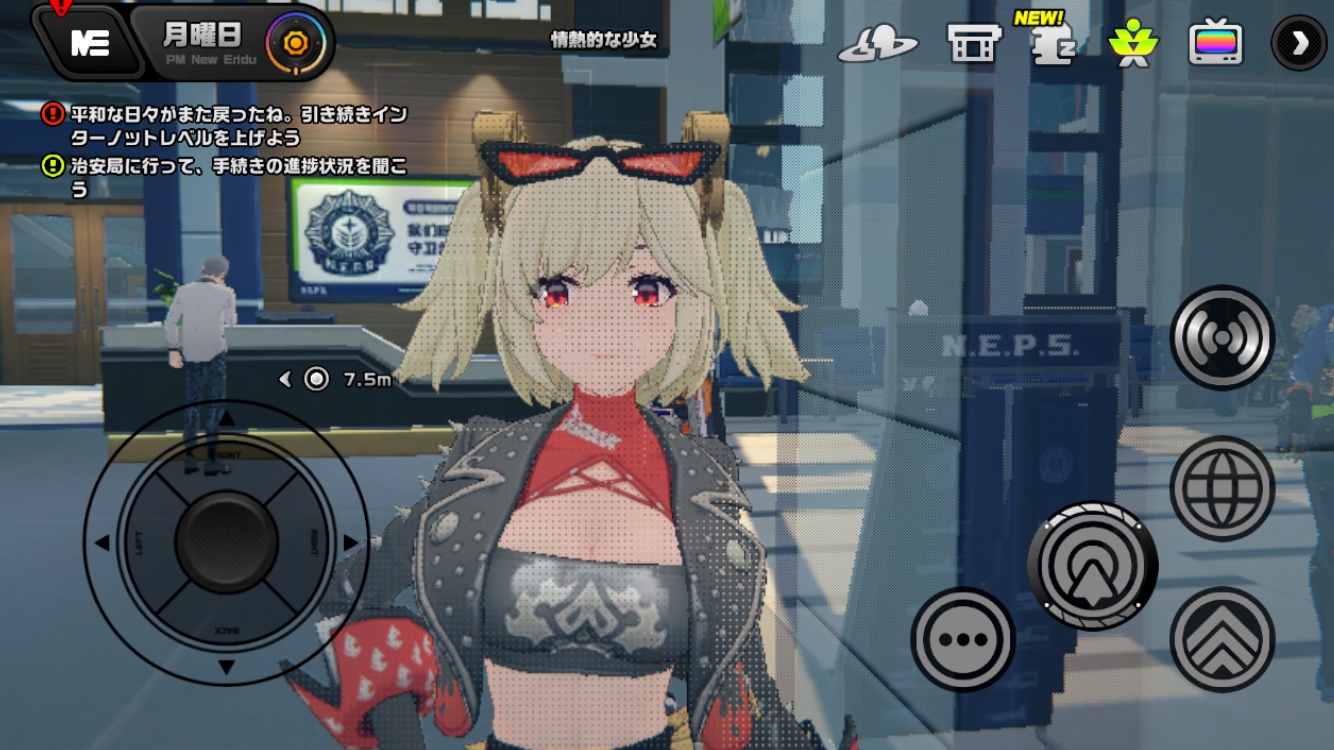Tap the double chevron sprint button
Image resolution: width=1334 pixels, height=750 pixels.
click(x=1221, y=639)
